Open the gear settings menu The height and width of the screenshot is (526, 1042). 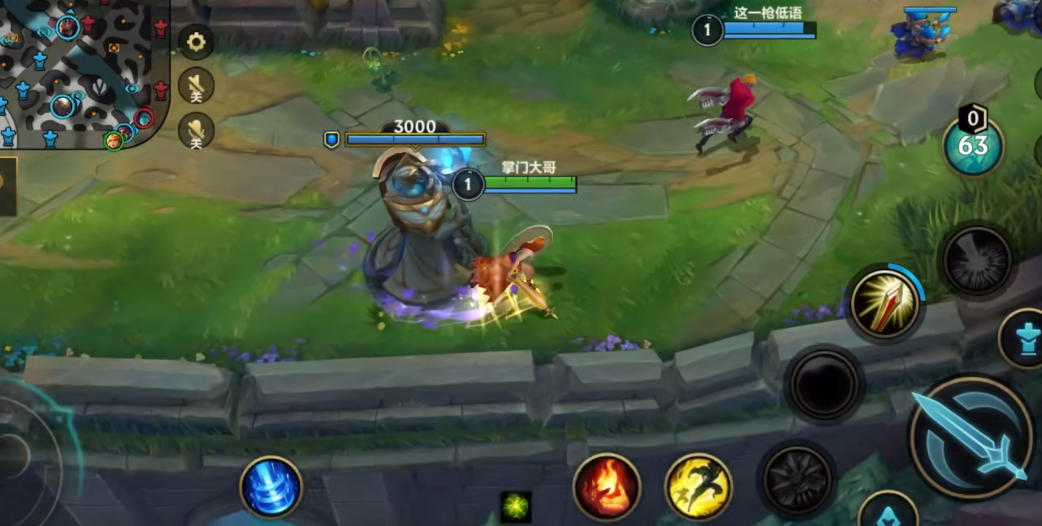tap(196, 42)
